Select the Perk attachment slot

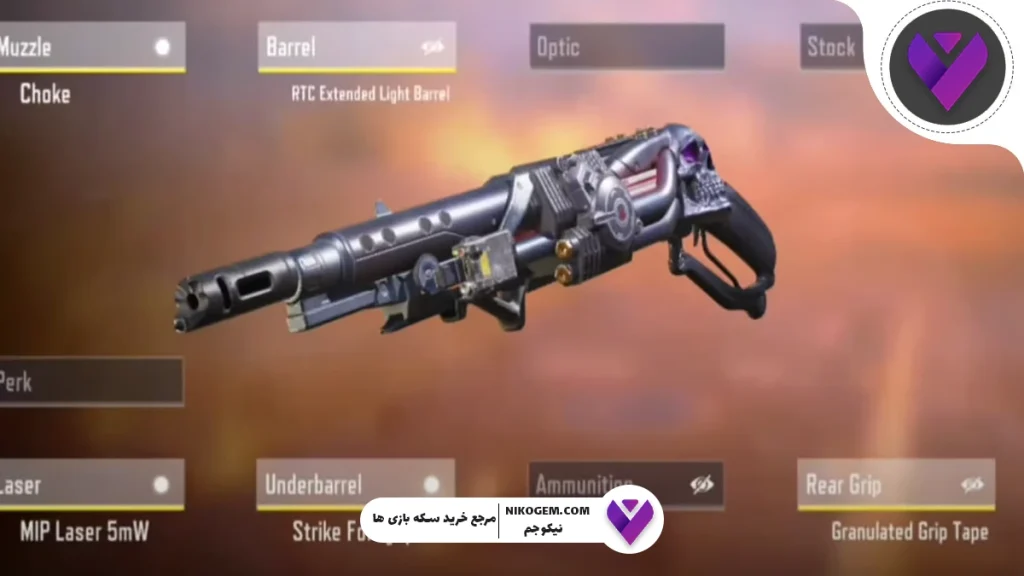coord(90,382)
